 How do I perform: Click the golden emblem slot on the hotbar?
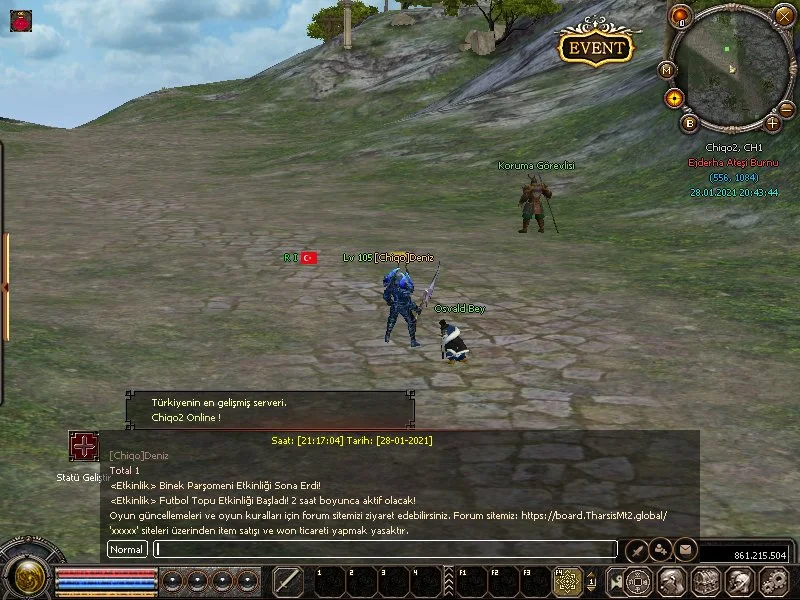[x=568, y=581]
